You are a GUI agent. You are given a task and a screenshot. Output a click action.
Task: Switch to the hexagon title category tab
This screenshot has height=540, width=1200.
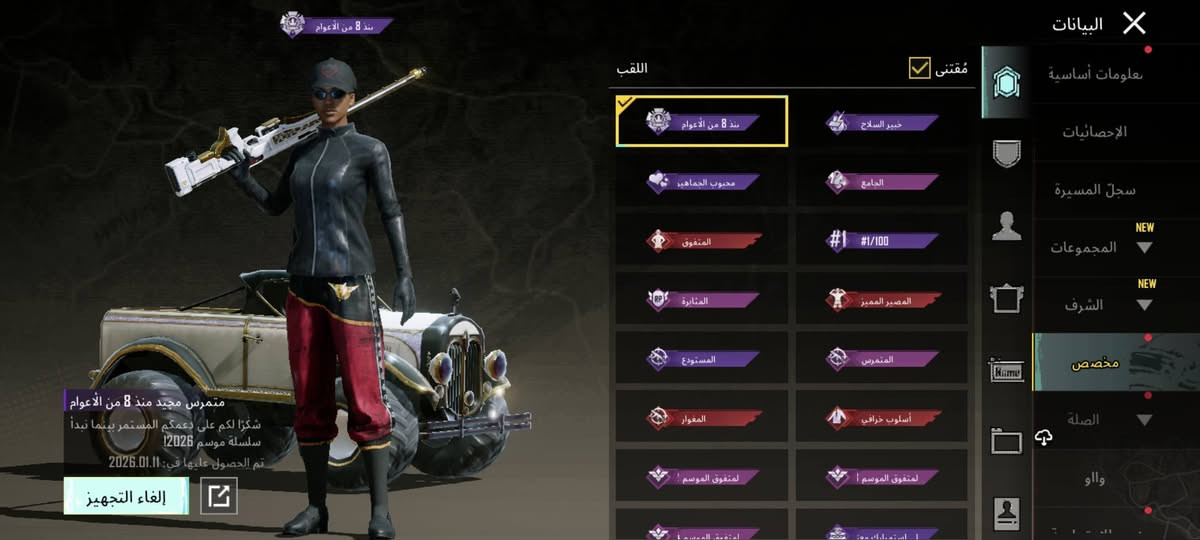(1005, 82)
